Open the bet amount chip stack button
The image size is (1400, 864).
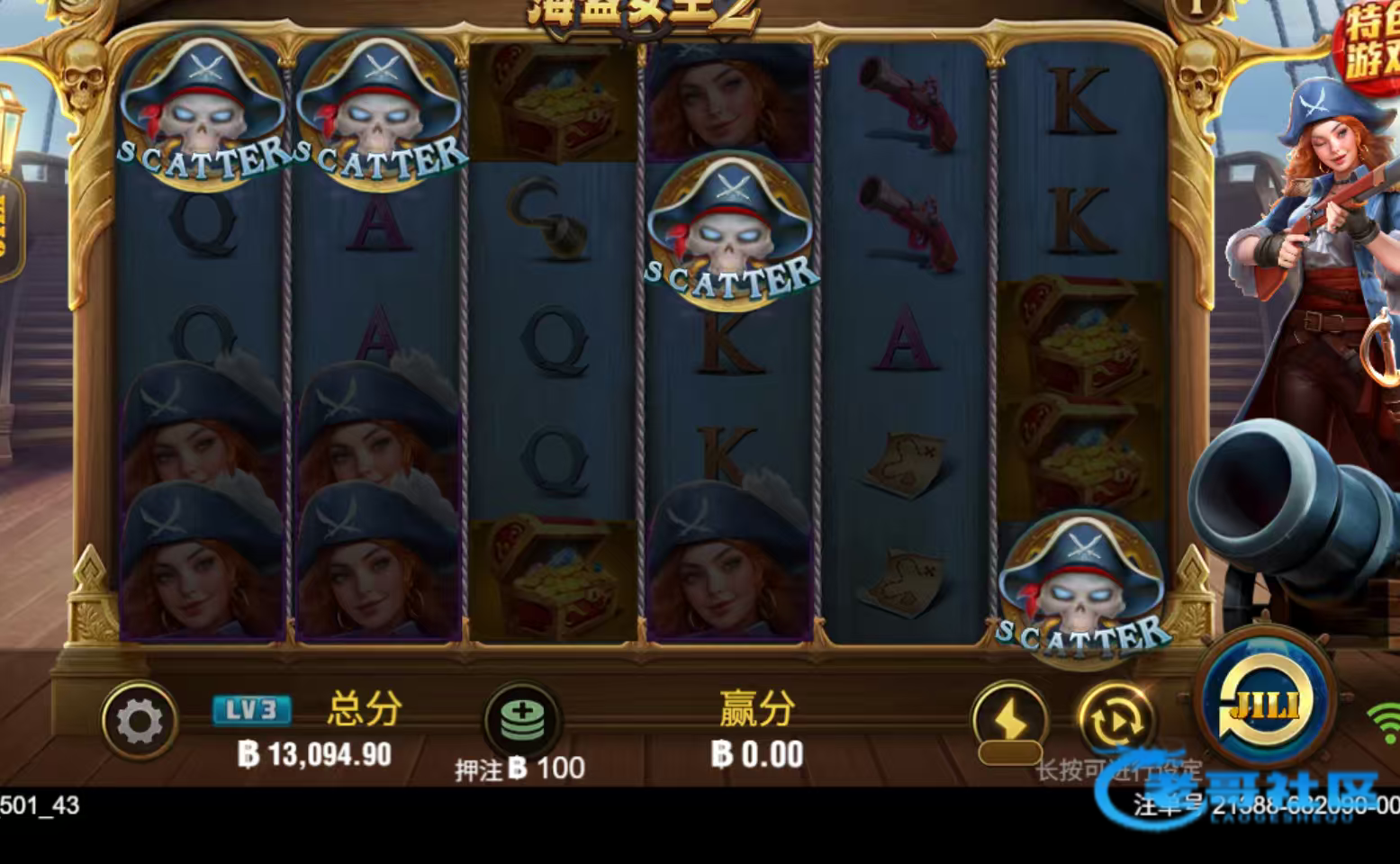pyautogui.click(x=523, y=720)
